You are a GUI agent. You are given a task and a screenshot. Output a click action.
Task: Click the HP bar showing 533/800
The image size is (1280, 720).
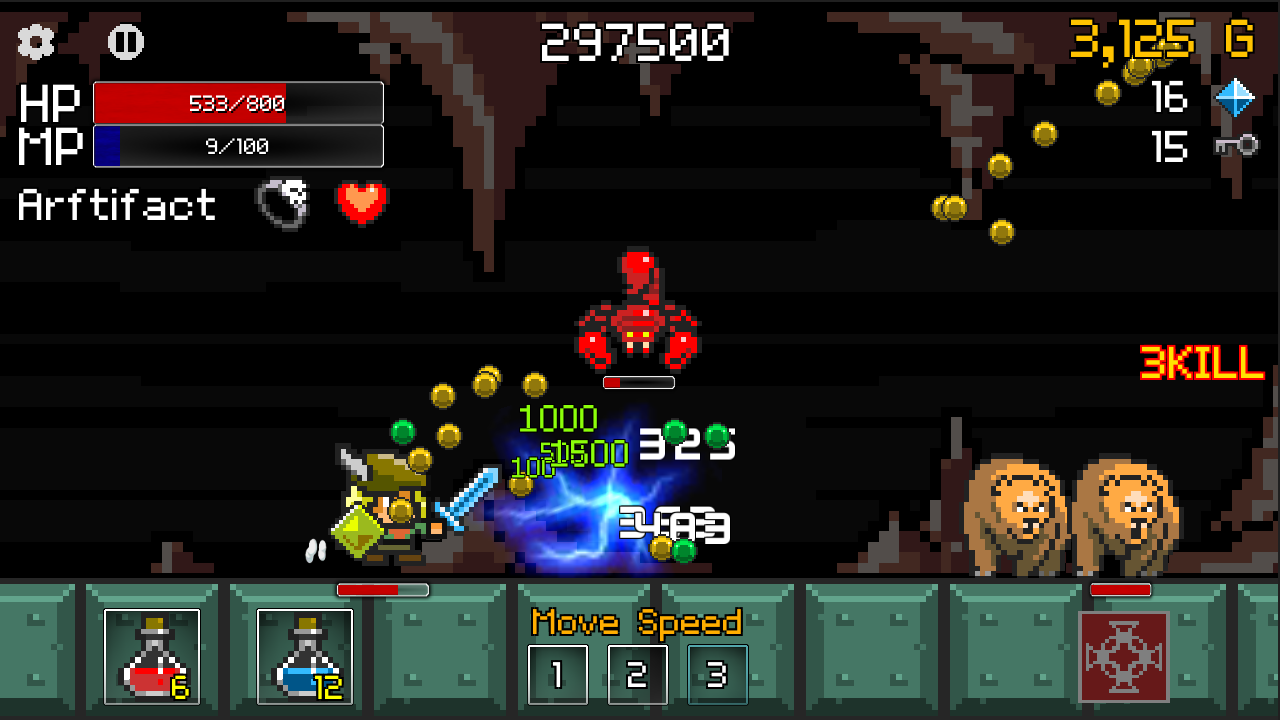(237, 101)
